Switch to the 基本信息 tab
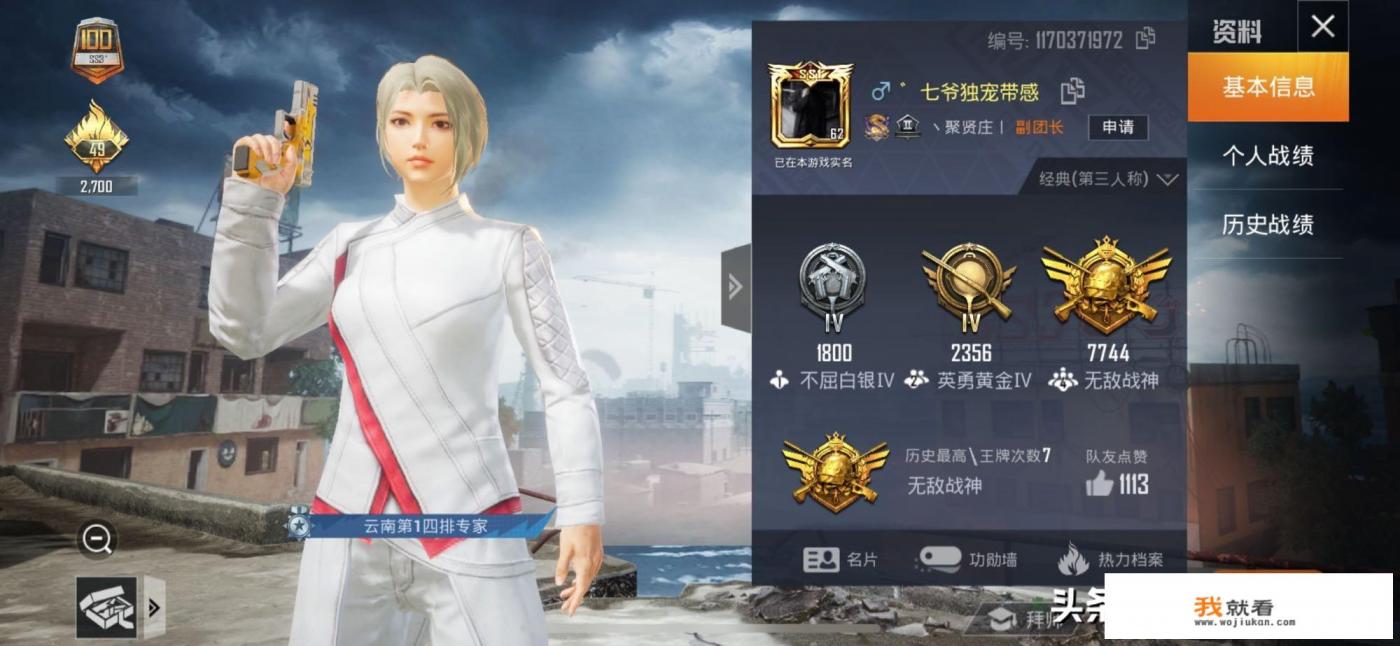The width and height of the screenshot is (1400, 646). click(x=1267, y=87)
